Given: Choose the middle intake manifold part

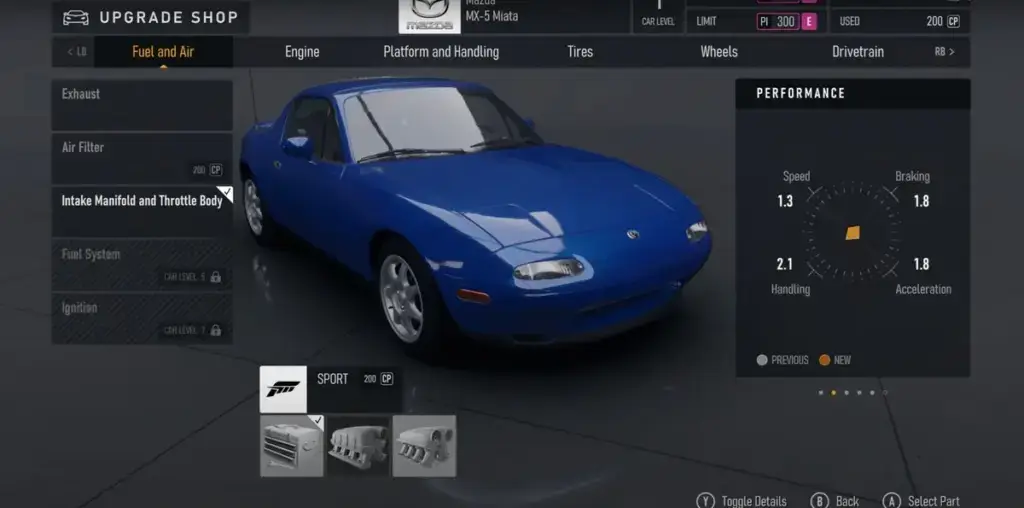Looking at the screenshot, I should click(x=358, y=445).
